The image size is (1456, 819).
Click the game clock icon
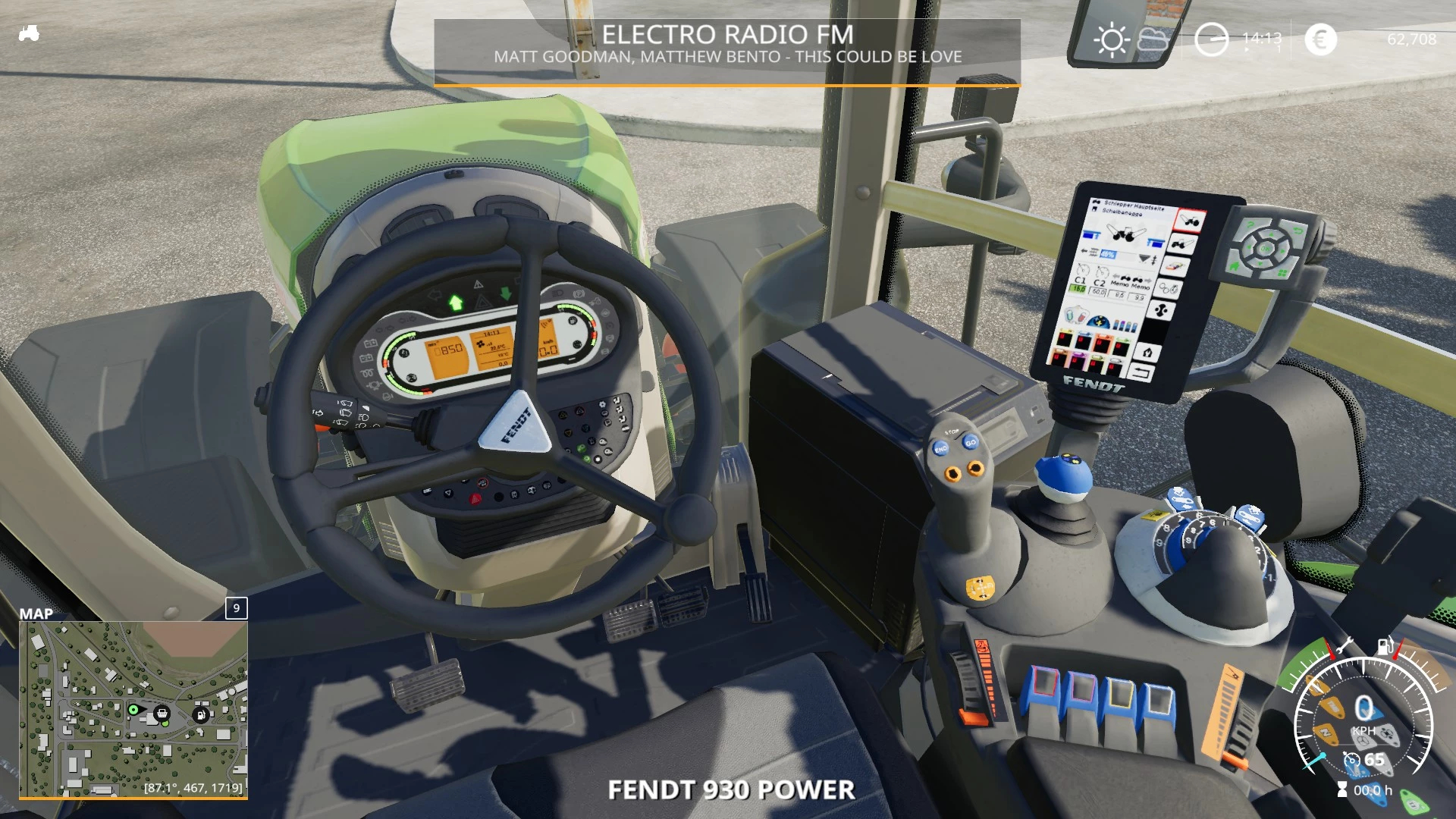pos(1211,39)
